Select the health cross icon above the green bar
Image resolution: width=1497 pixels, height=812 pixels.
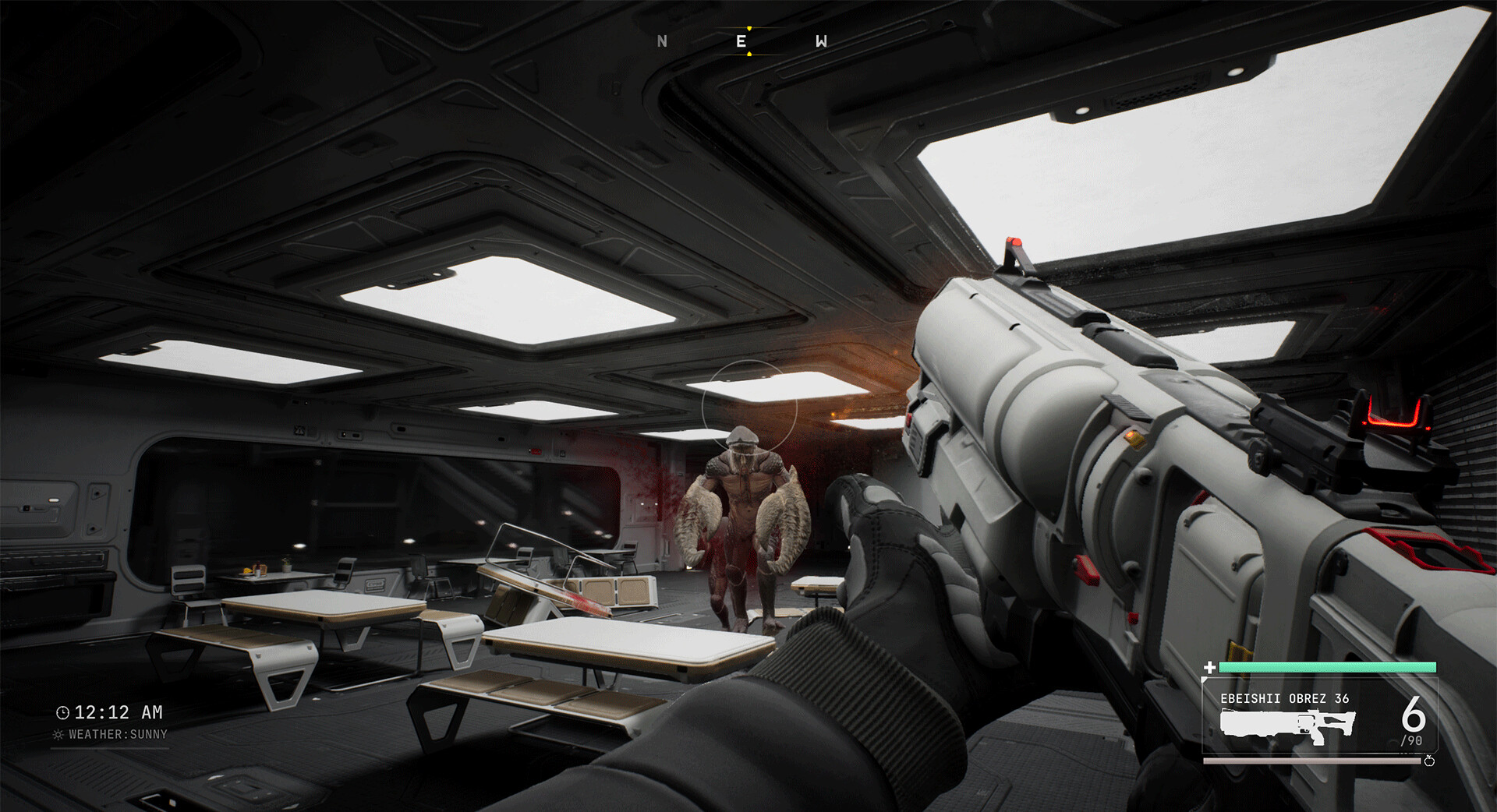click(x=1209, y=666)
